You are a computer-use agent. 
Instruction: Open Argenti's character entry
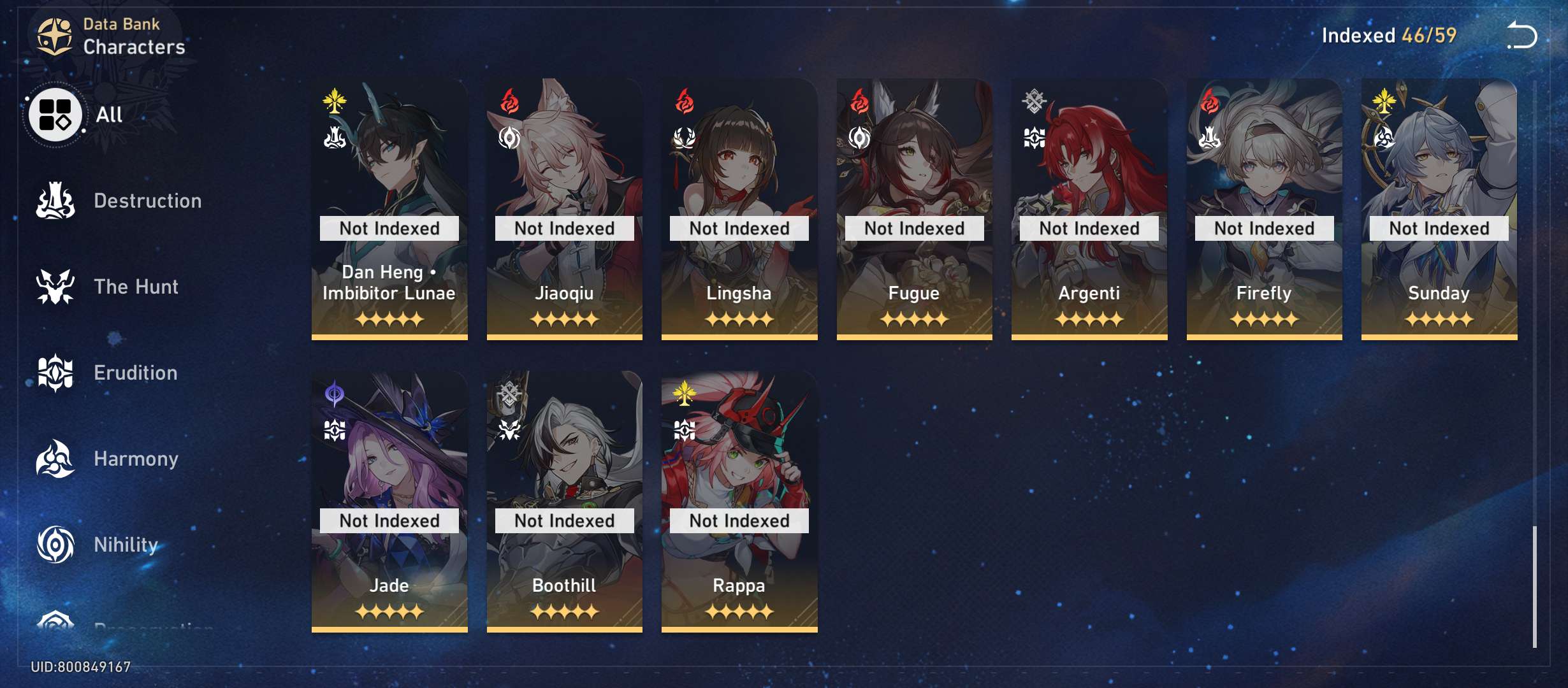click(x=1089, y=209)
